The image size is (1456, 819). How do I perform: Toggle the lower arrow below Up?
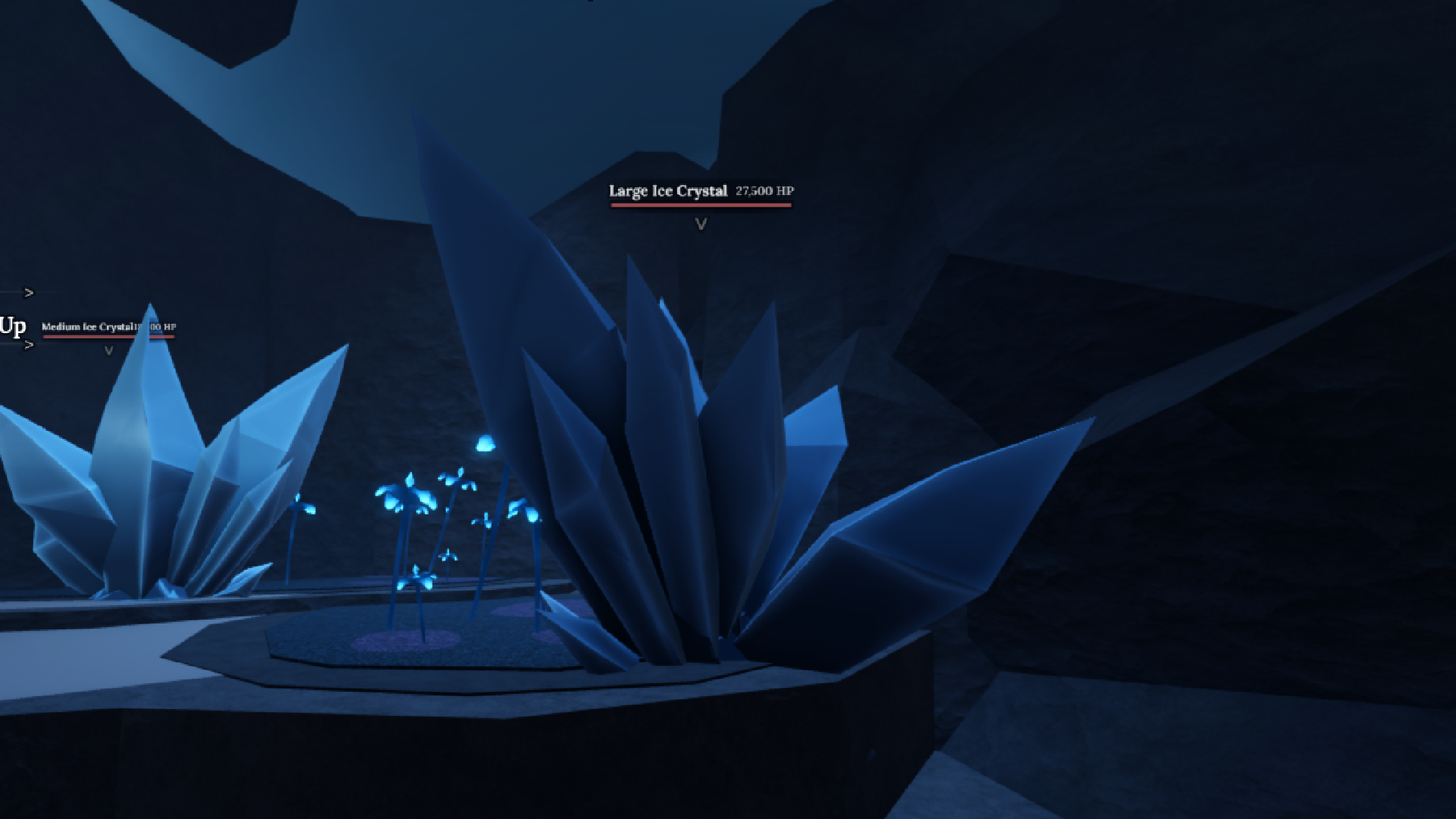click(x=30, y=345)
